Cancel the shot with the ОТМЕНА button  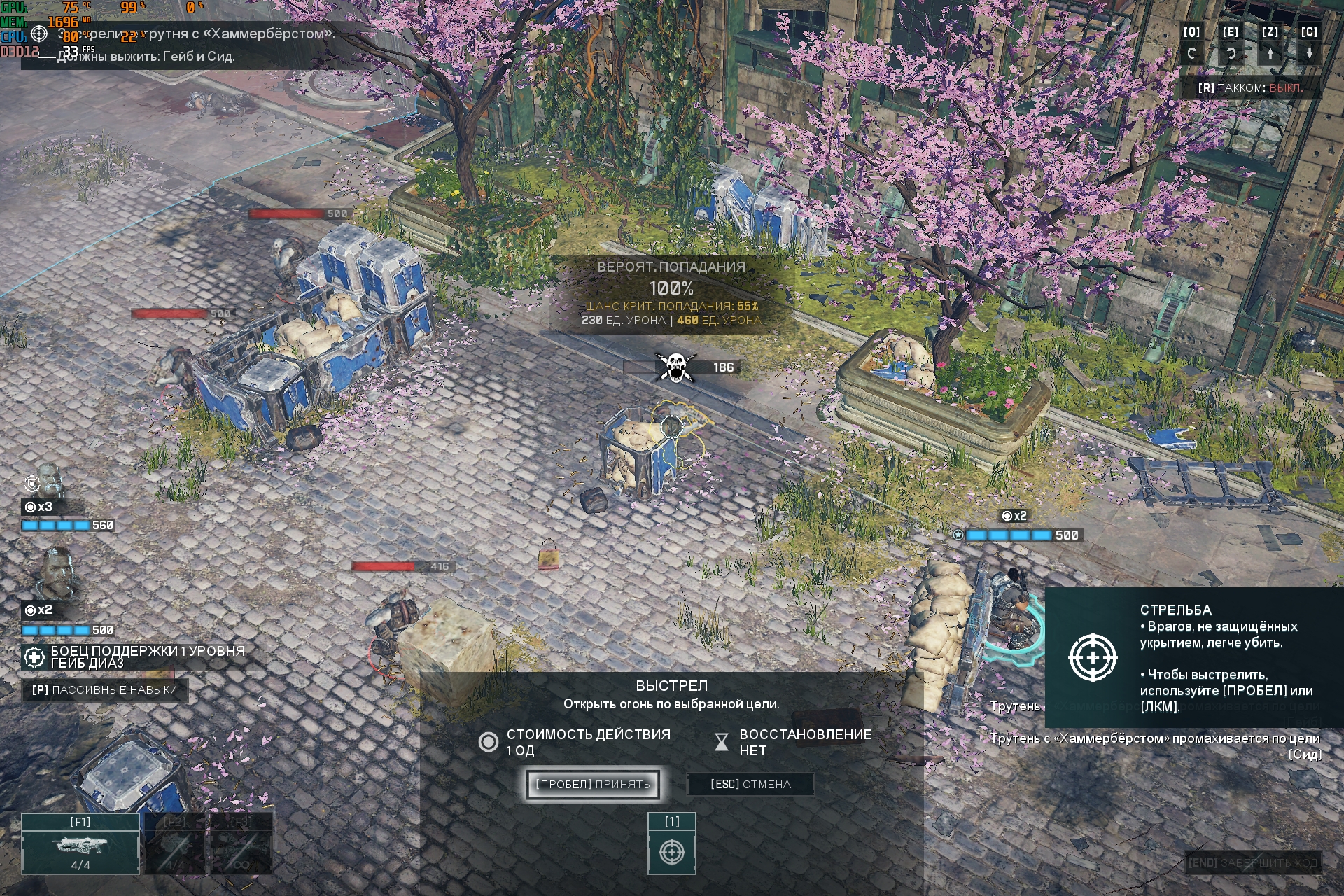tap(750, 784)
